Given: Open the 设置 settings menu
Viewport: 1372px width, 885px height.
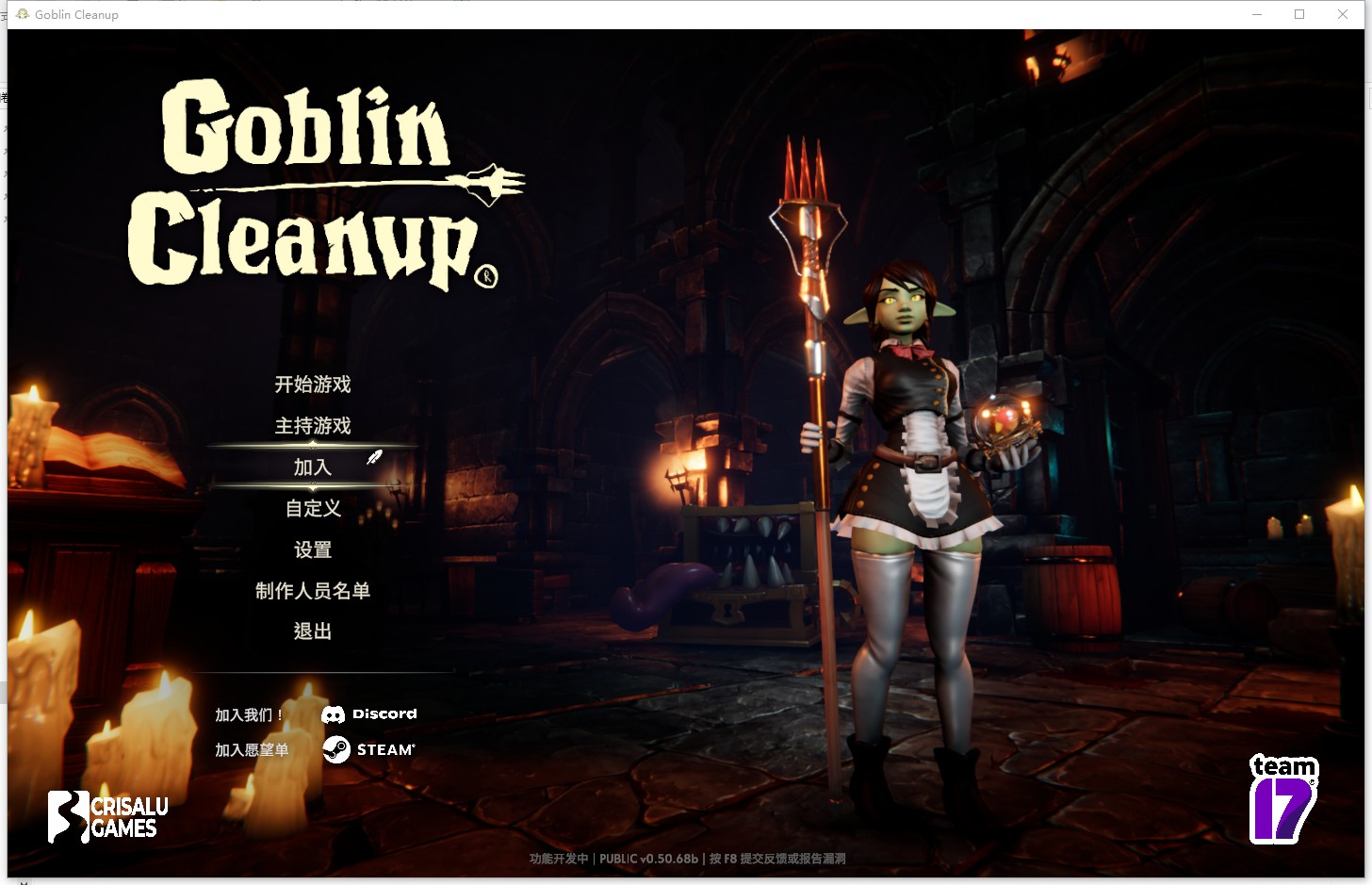Looking at the screenshot, I should click(x=313, y=550).
